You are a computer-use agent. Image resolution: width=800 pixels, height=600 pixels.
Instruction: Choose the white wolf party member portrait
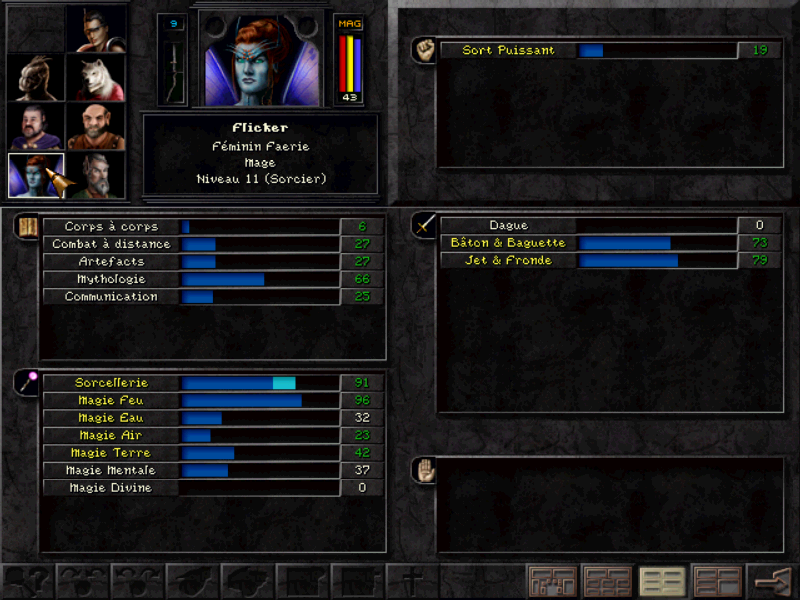[x=96, y=77]
